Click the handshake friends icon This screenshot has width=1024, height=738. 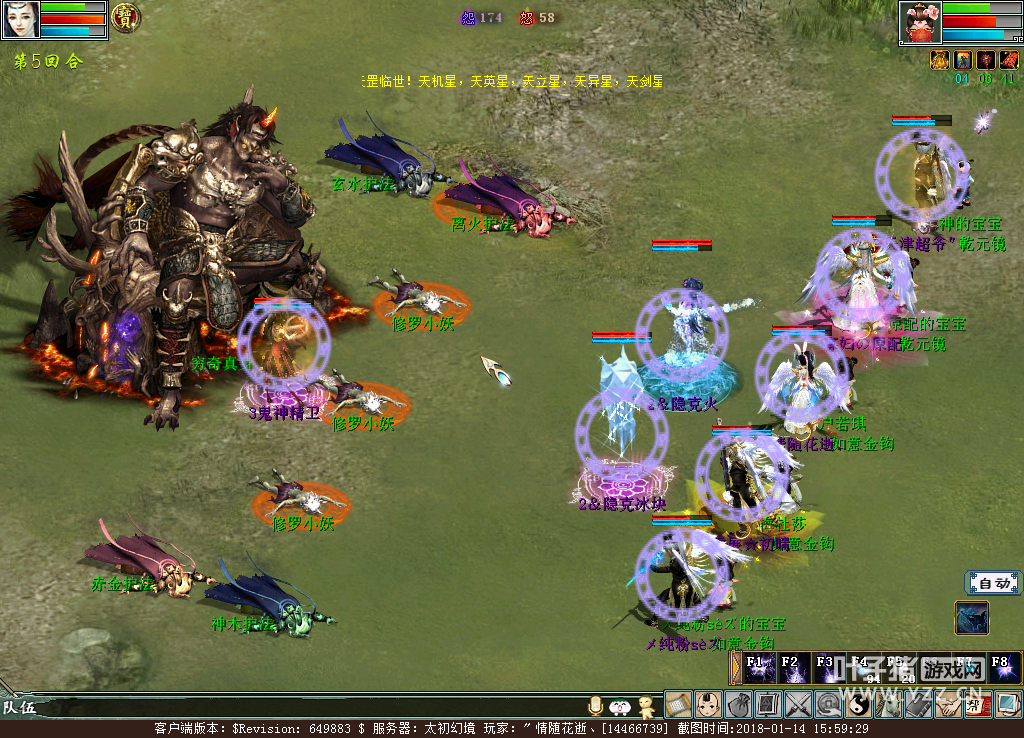[x=948, y=705]
